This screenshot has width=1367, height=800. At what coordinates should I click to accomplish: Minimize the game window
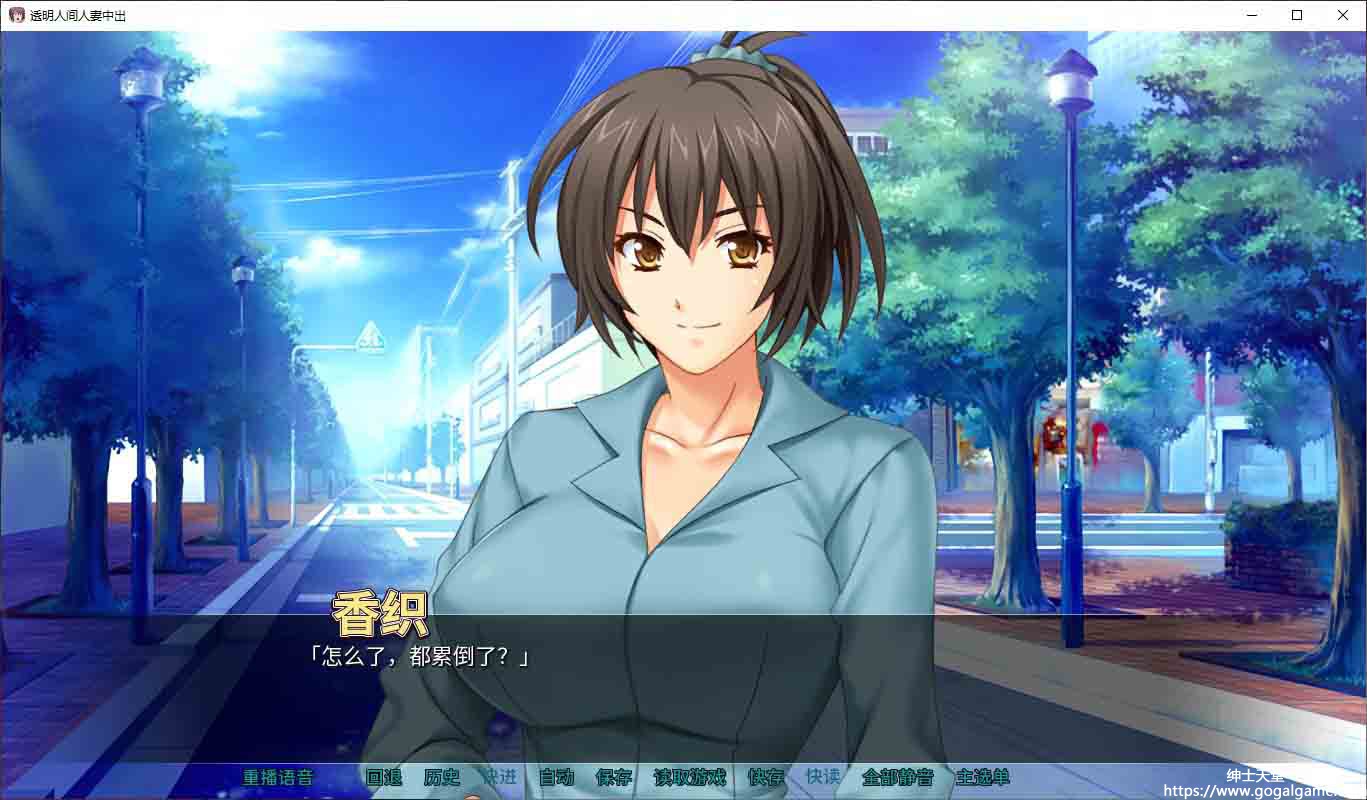[x=1251, y=15]
